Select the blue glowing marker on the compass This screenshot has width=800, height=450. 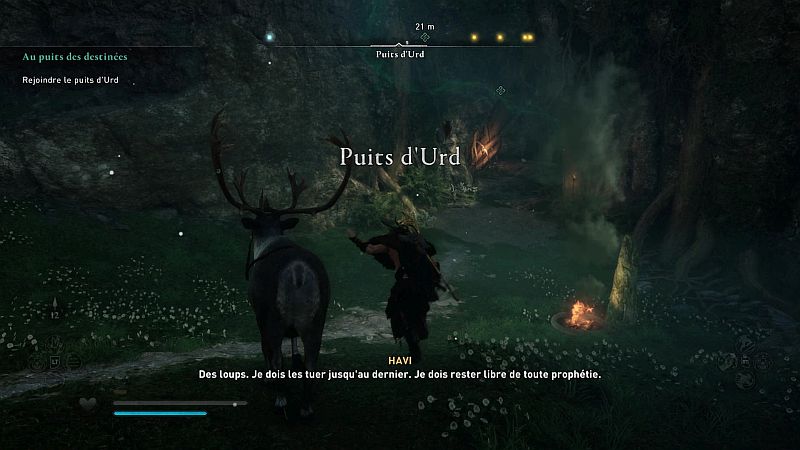(x=268, y=38)
